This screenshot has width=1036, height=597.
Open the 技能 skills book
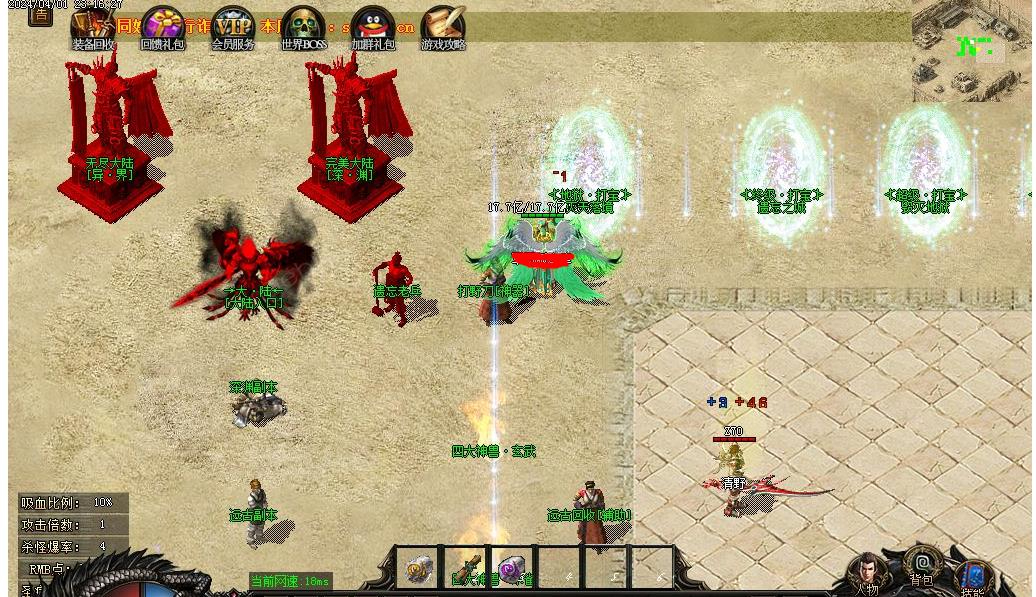973,577
